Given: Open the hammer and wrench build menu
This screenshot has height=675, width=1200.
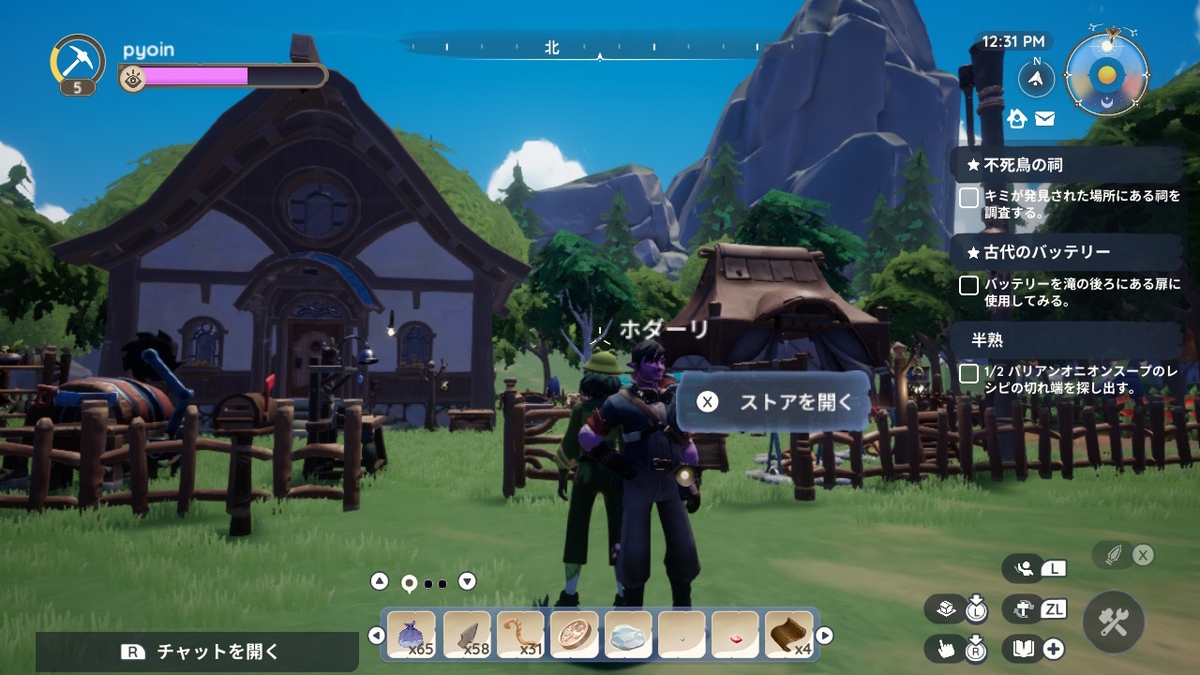Looking at the screenshot, I should pos(1112,623).
